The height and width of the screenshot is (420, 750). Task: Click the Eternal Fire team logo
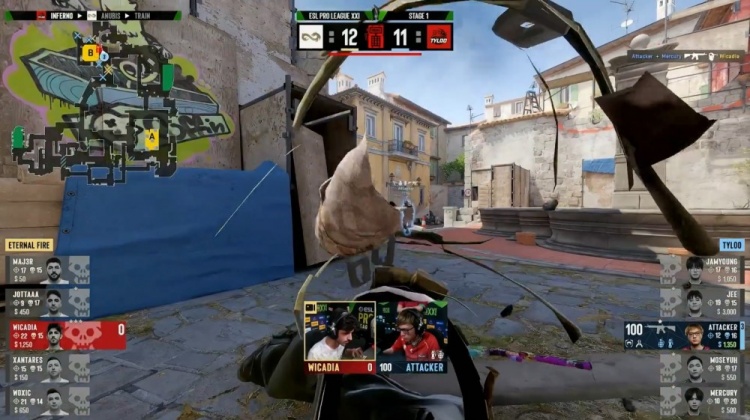[x=311, y=37]
